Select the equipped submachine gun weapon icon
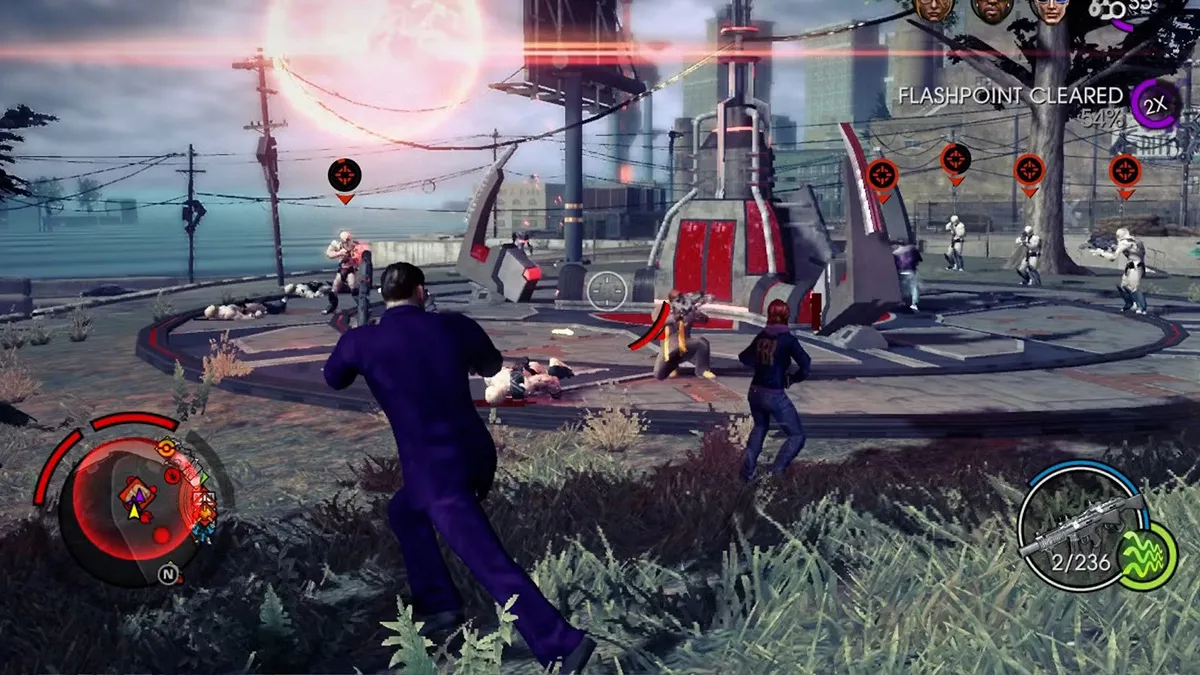 pyautogui.click(x=1080, y=522)
